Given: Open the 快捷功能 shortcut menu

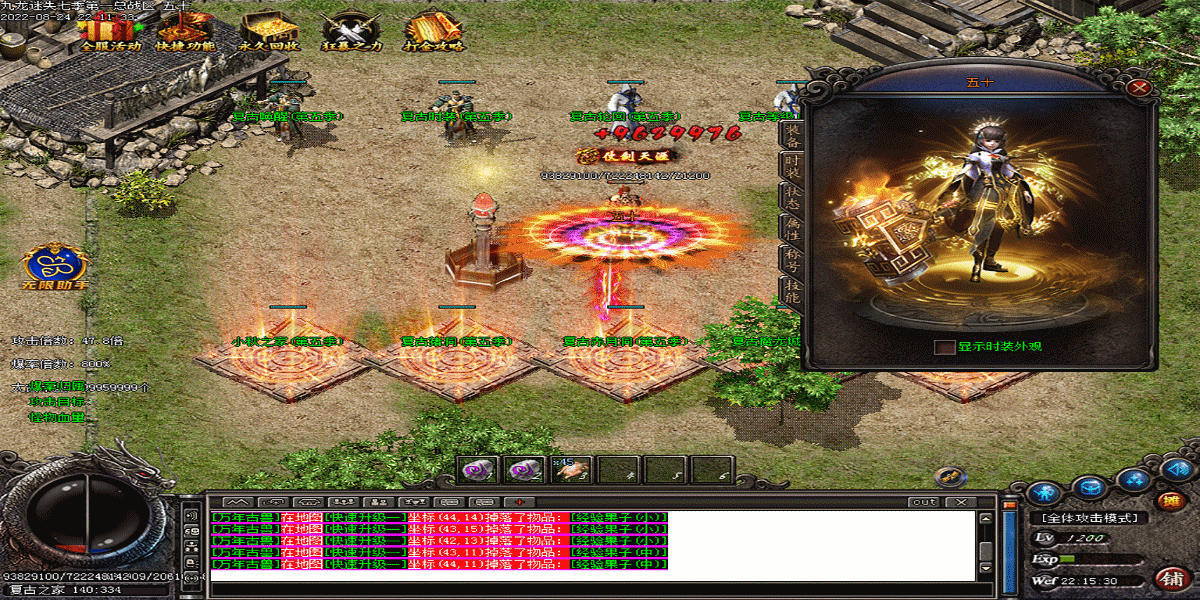Looking at the screenshot, I should tap(187, 28).
